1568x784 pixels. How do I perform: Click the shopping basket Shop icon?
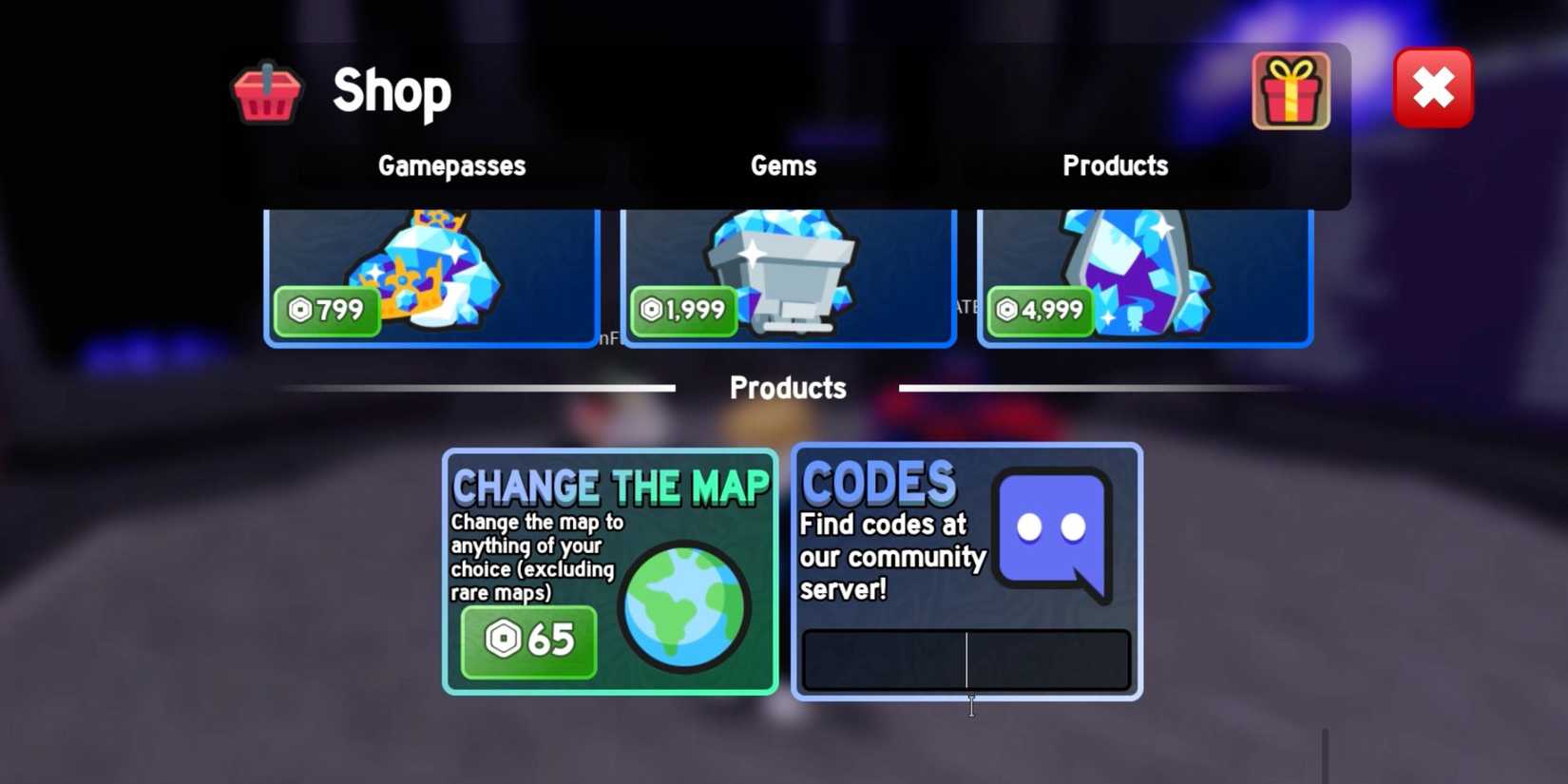pyautogui.click(x=265, y=91)
